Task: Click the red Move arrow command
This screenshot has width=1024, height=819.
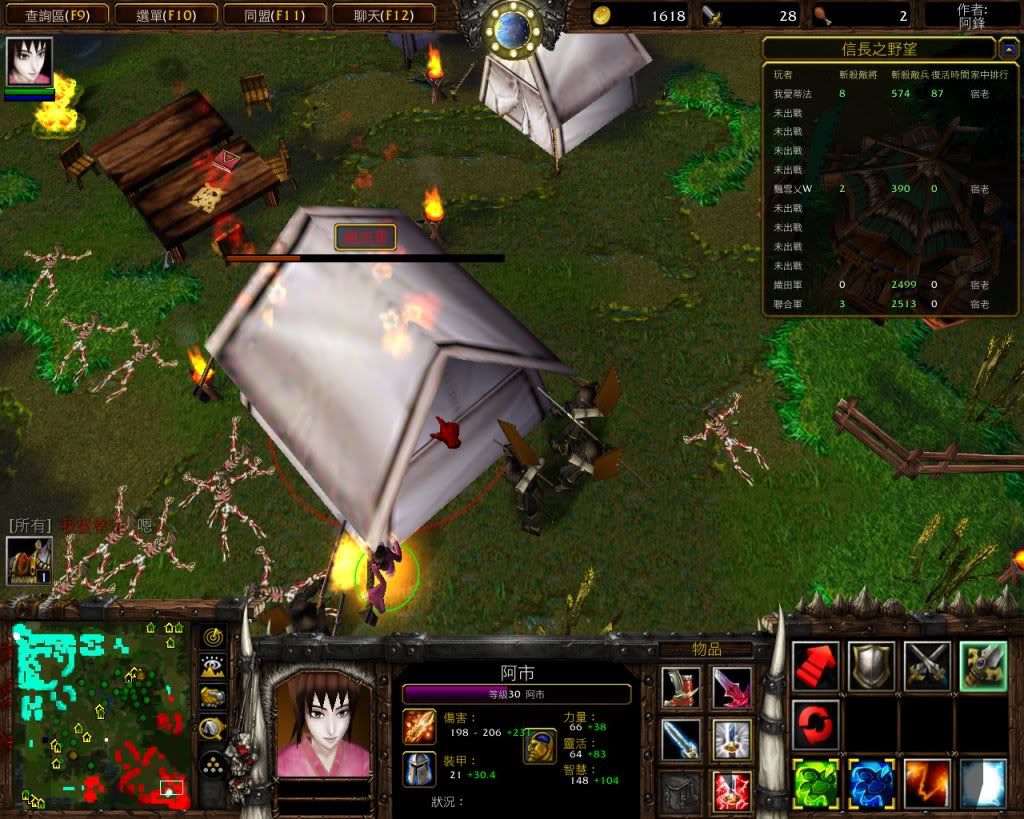Action: pos(816,666)
